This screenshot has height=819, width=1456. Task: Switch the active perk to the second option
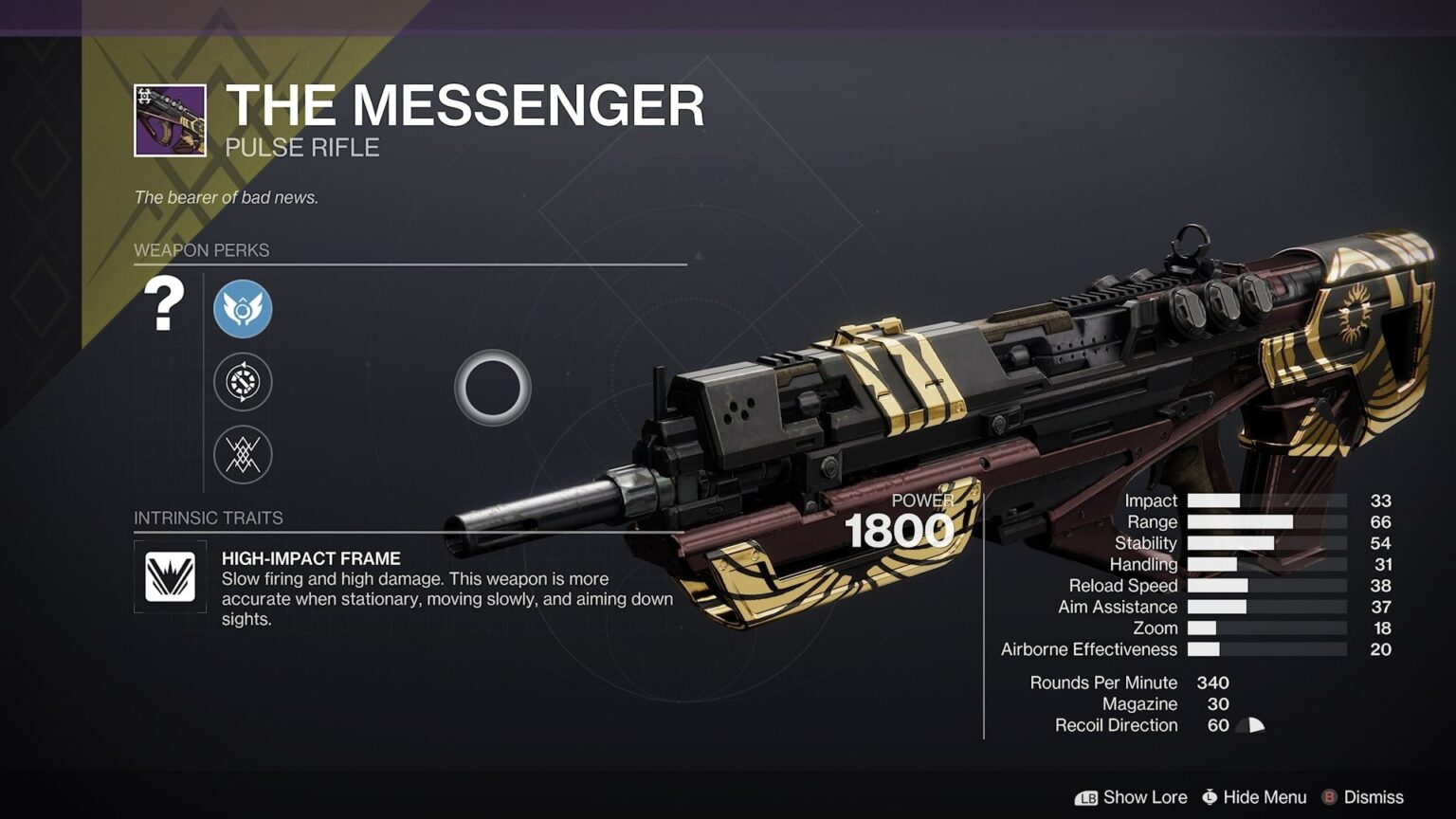pyautogui.click(x=243, y=382)
